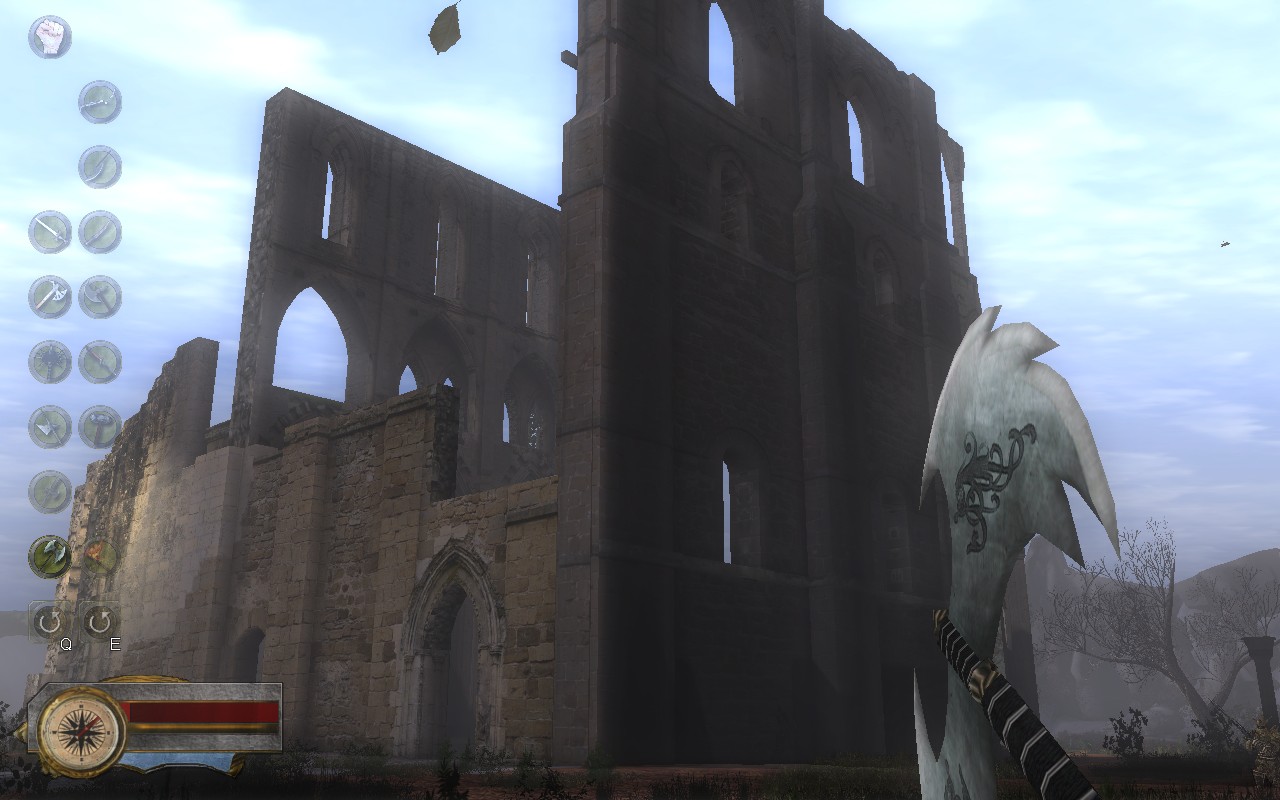Select the battle axe weapon icon
This screenshot has width=1280, height=800.
[48, 295]
